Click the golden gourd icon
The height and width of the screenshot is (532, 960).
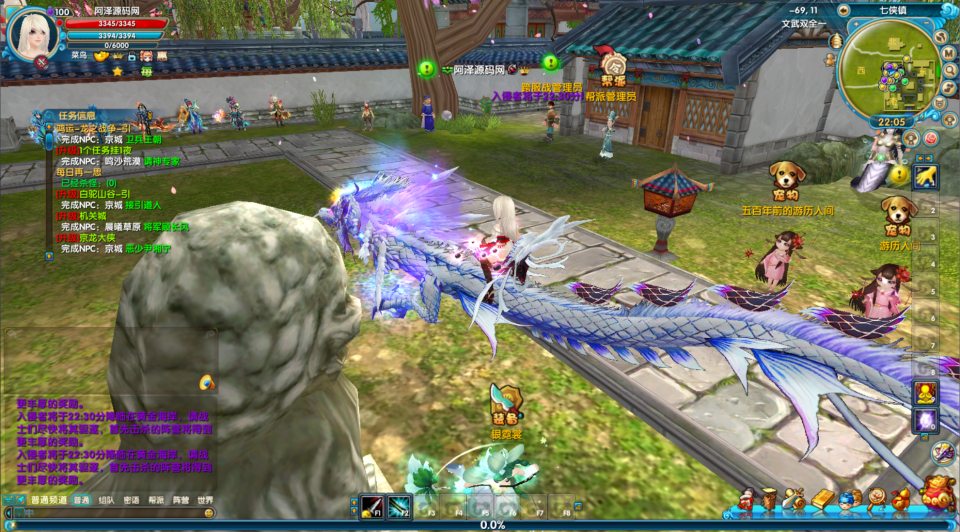coord(899,498)
